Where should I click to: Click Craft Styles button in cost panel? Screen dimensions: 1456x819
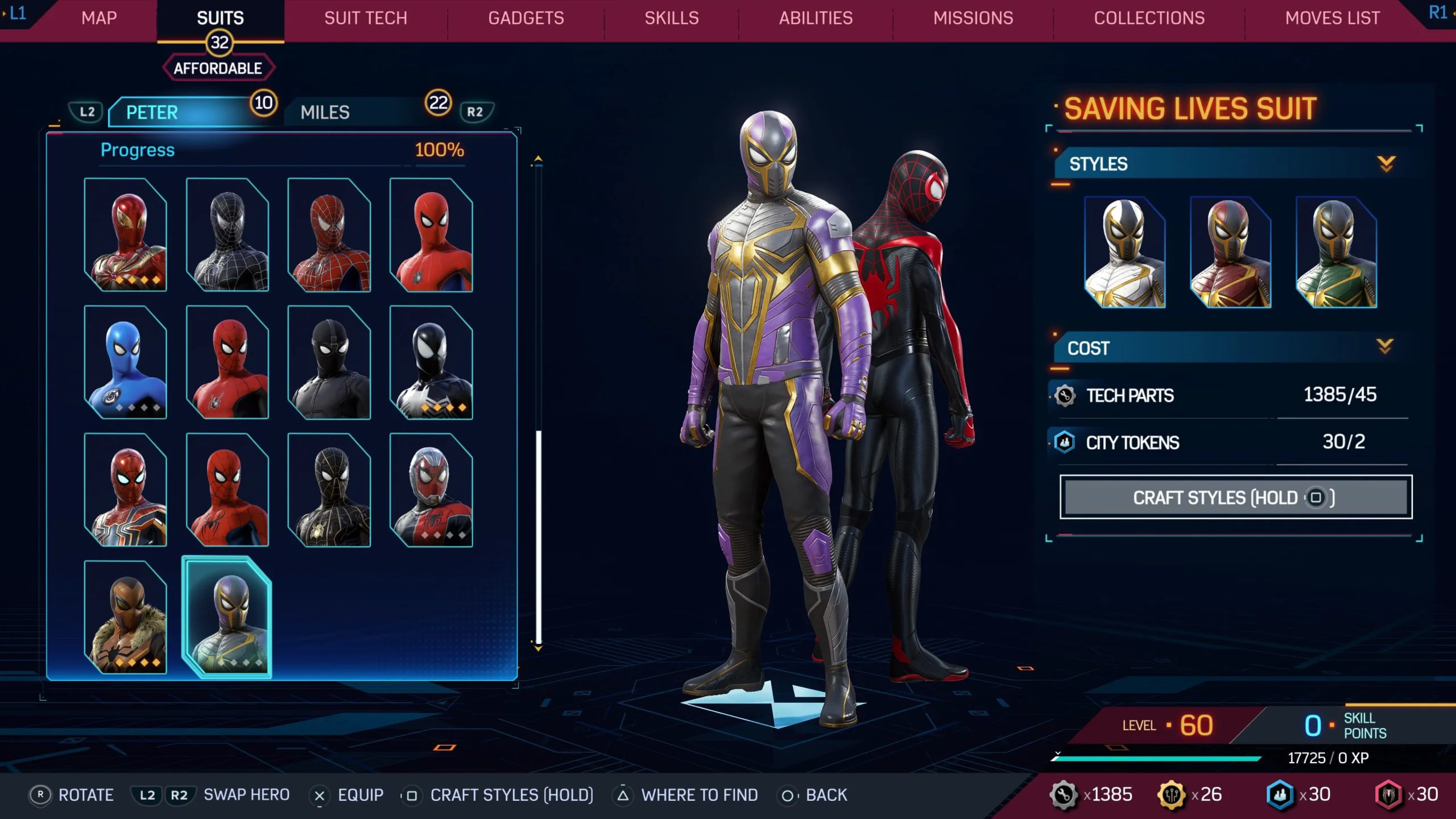coord(1235,498)
